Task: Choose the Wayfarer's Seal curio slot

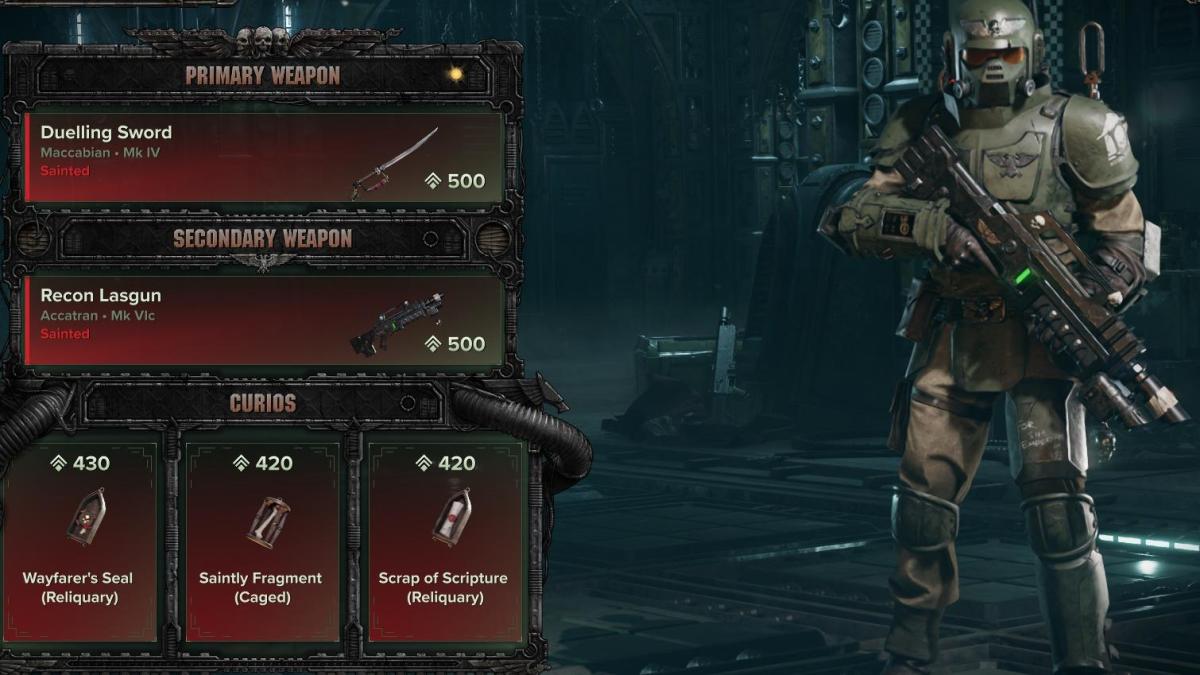Action: [79, 537]
